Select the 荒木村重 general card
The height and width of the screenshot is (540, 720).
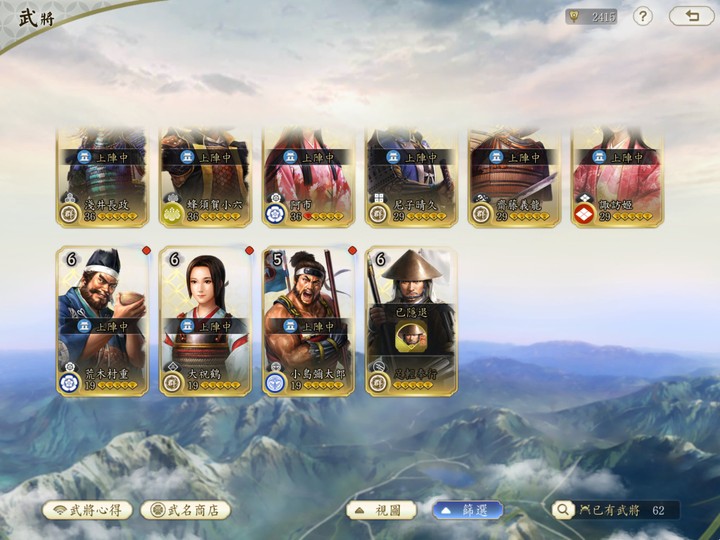[102, 321]
